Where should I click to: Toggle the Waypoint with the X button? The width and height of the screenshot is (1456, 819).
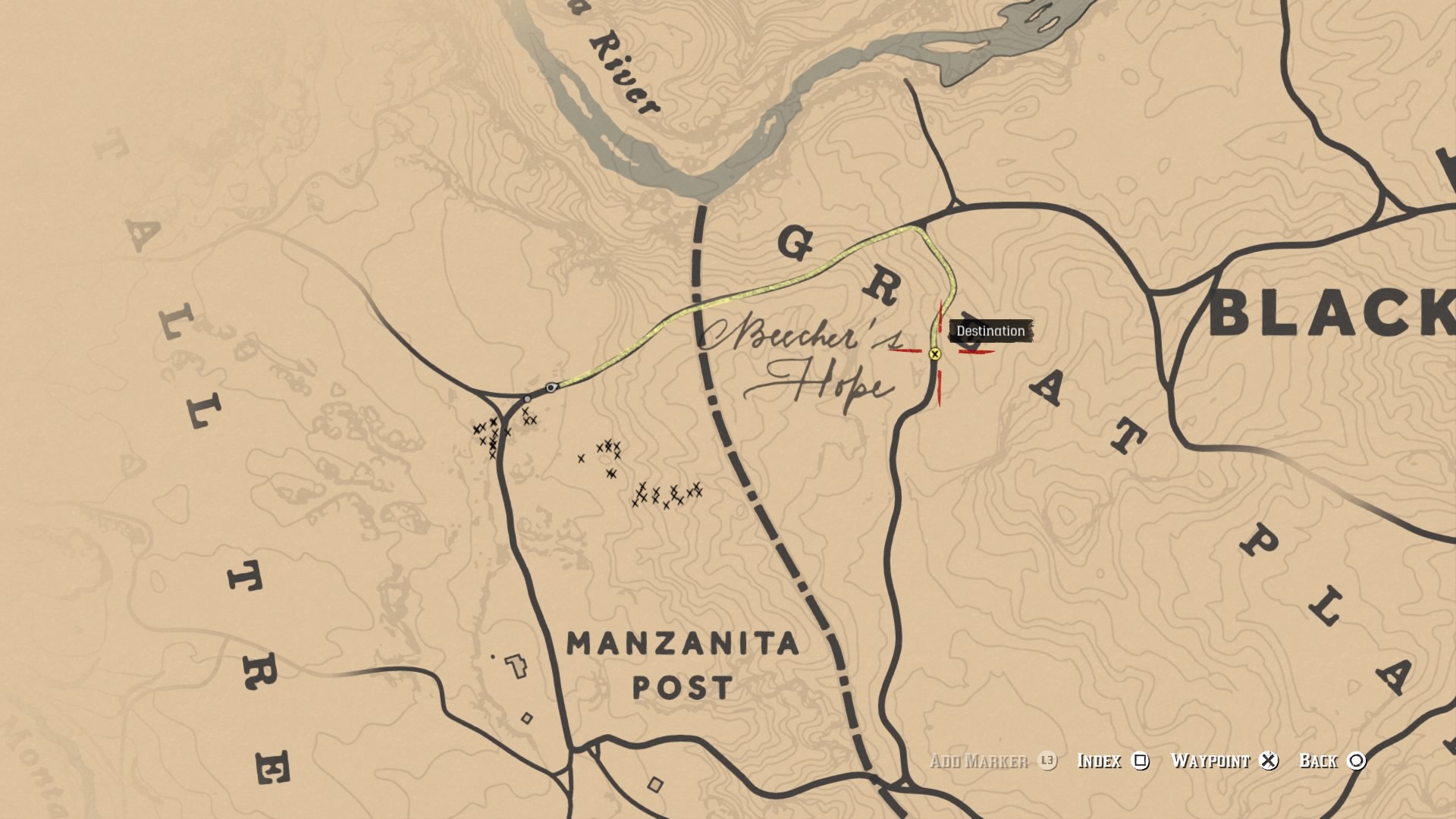(x=1267, y=761)
